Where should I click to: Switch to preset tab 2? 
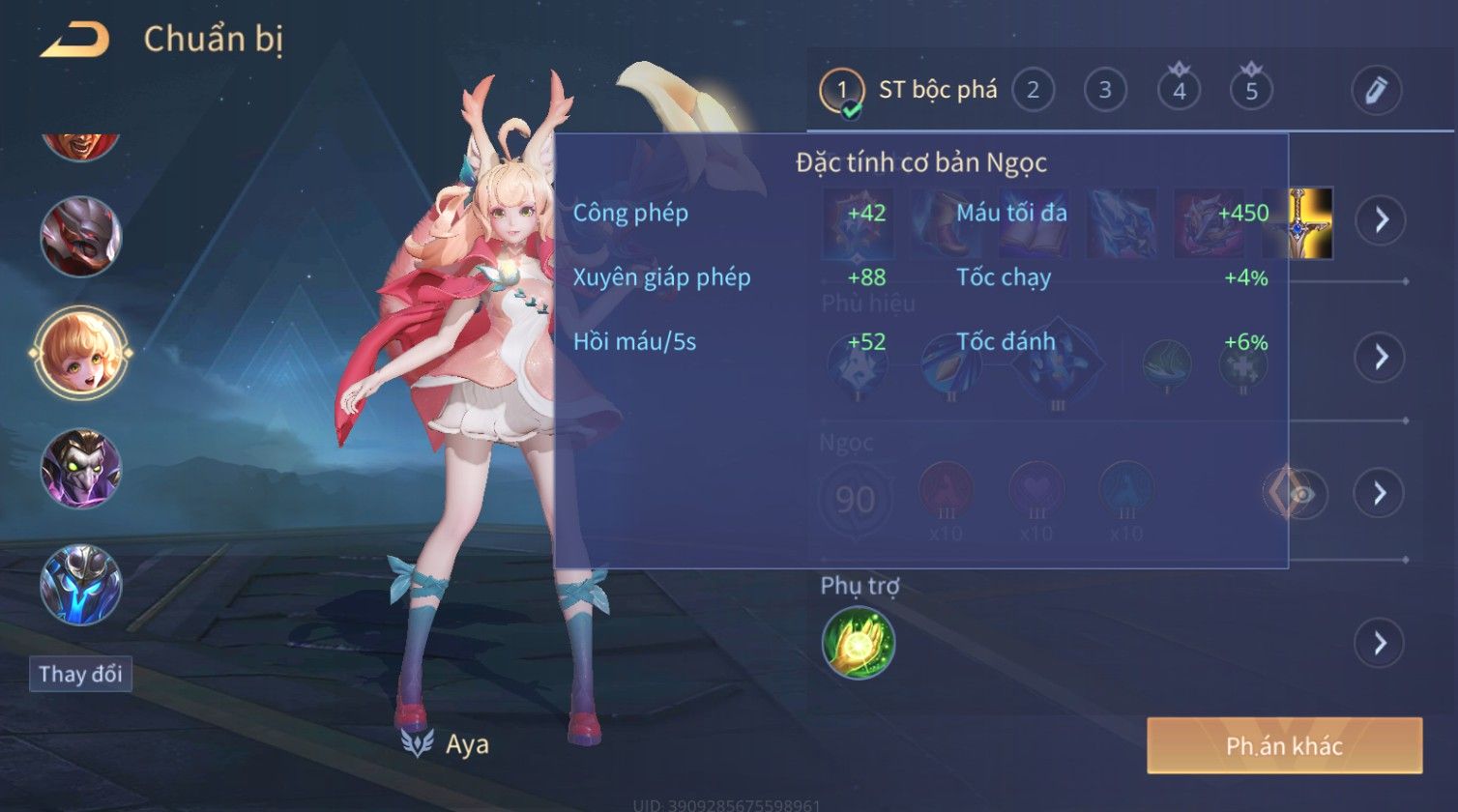(1033, 91)
